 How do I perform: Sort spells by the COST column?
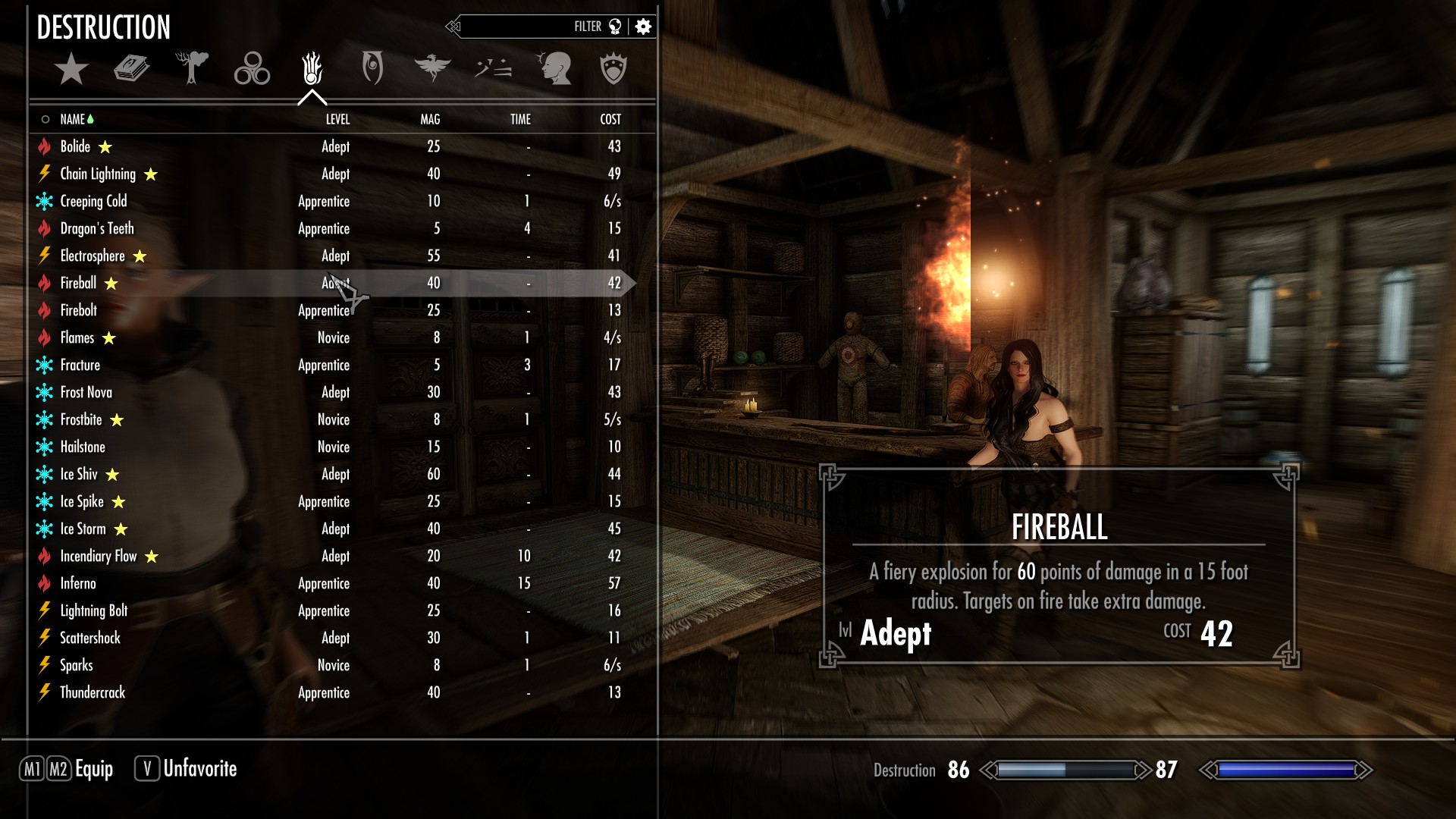tap(611, 119)
